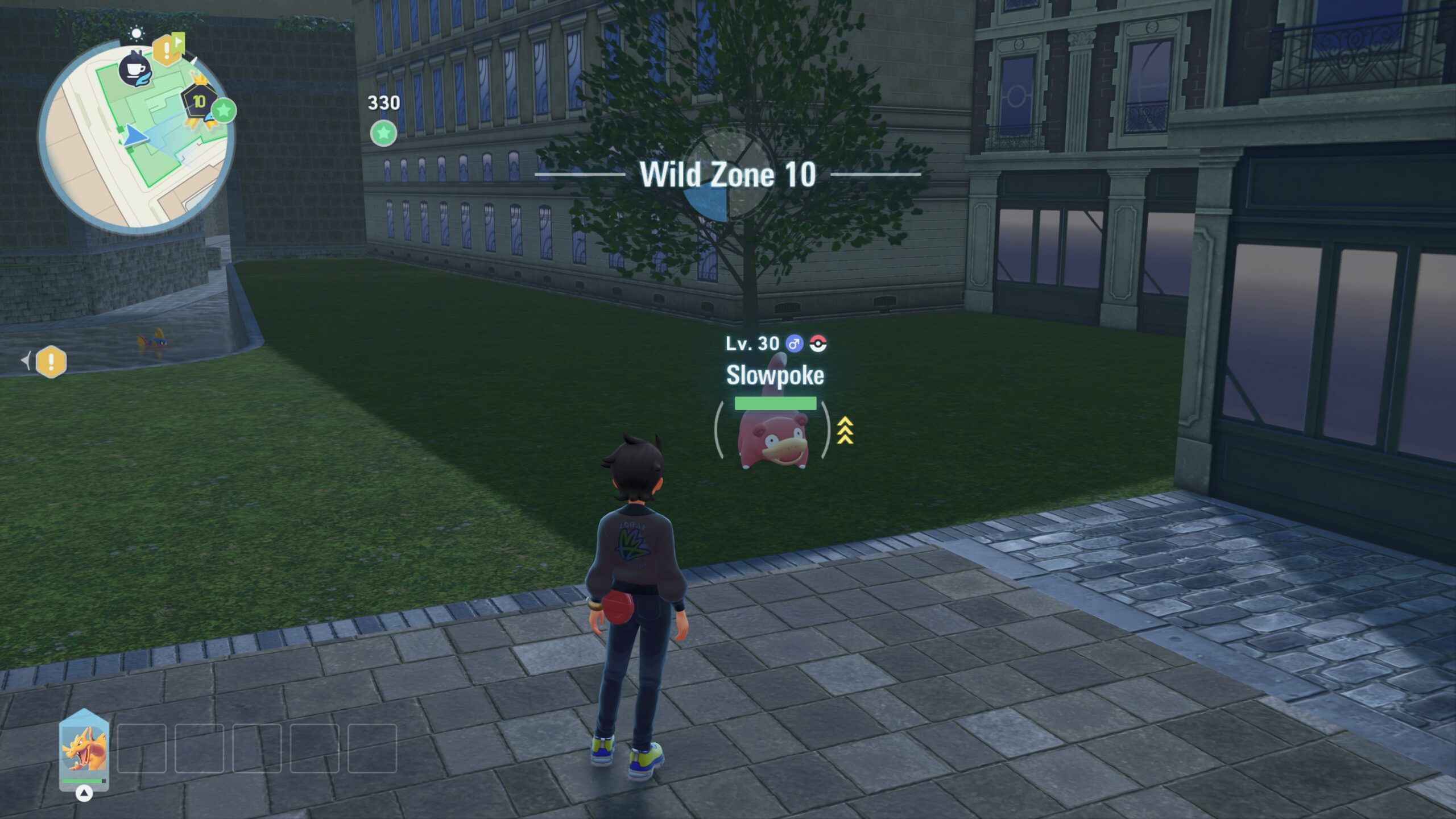Image resolution: width=1456 pixels, height=819 pixels.
Task: Select the café coffee cup map marker
Action: point(135,70)
